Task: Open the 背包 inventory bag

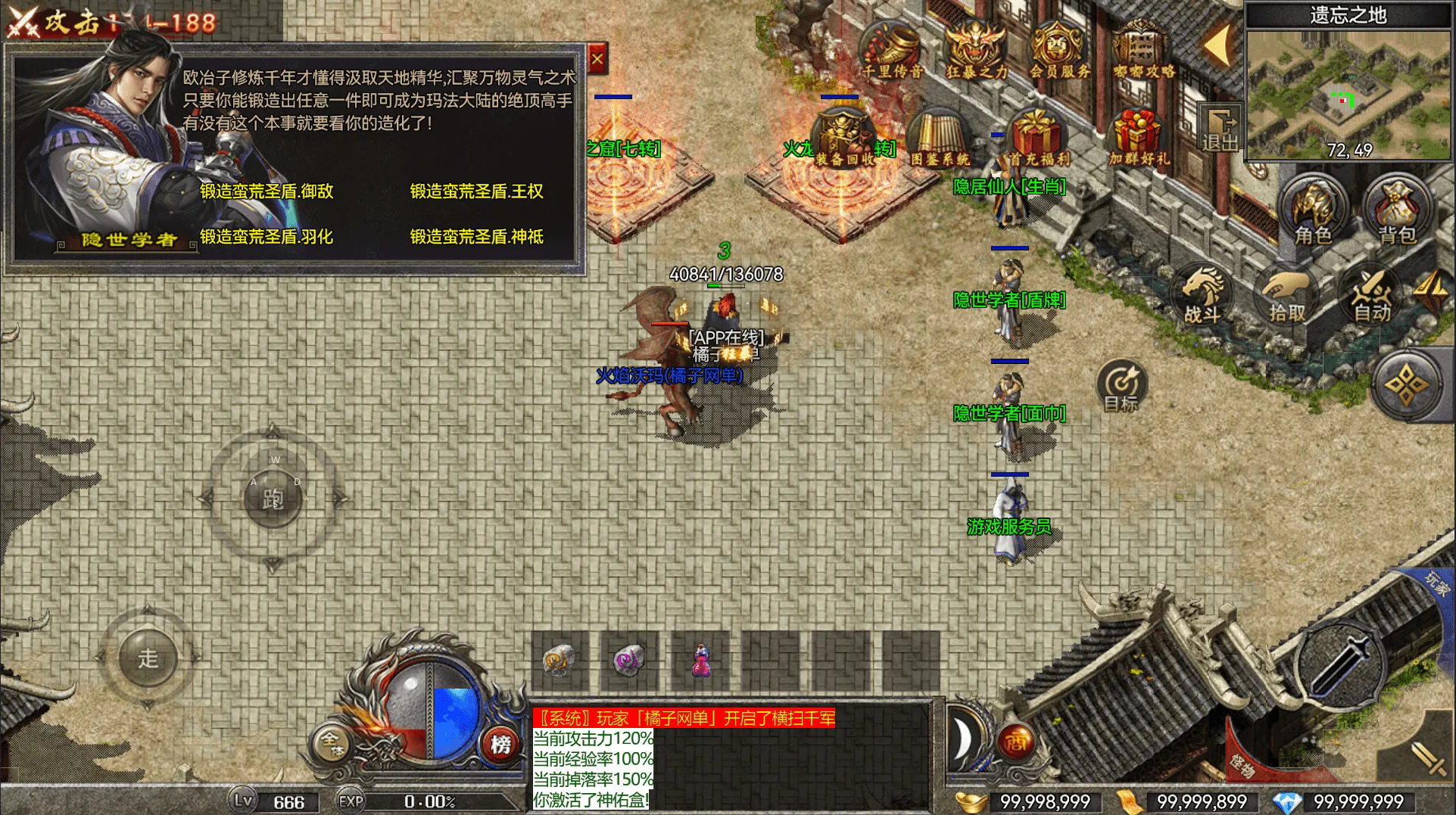Action: (x=1397, y=212)
